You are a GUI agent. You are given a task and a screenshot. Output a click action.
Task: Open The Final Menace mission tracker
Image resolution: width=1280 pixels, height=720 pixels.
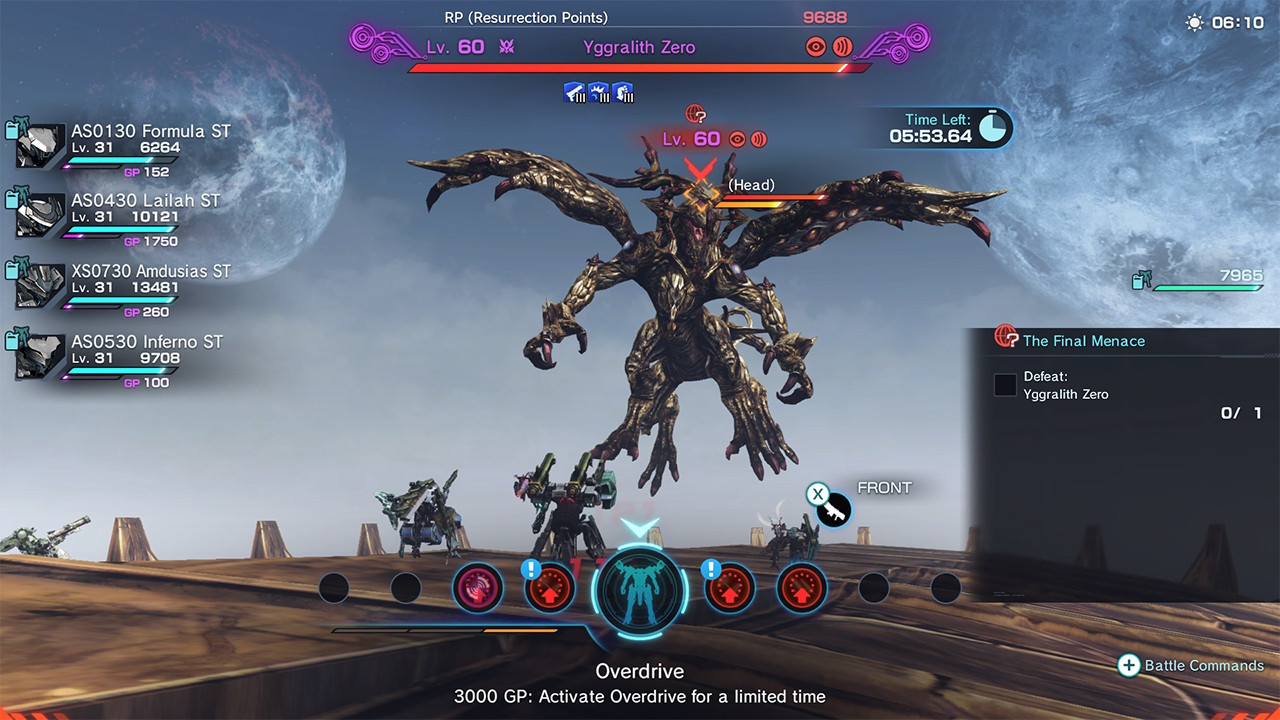1083,341
